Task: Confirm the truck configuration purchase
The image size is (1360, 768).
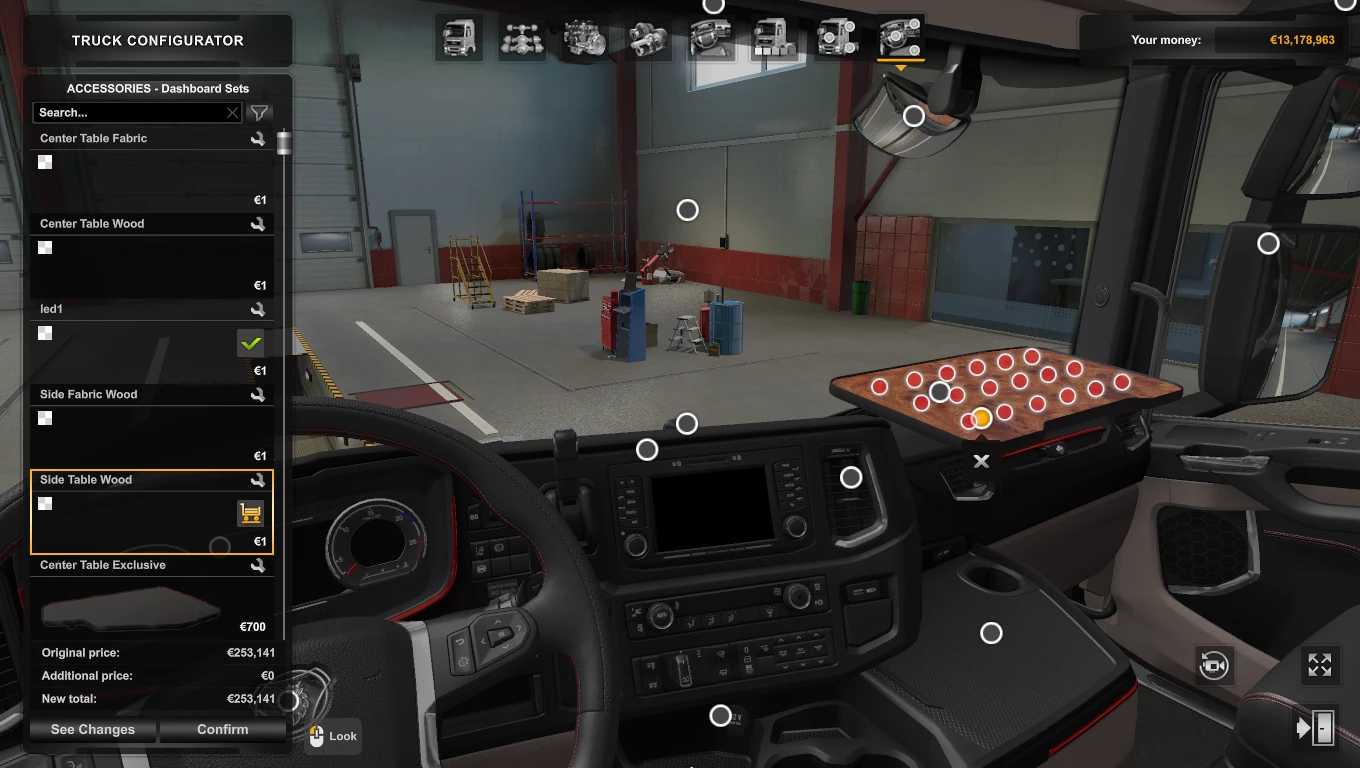Action: tap(222, 729)
